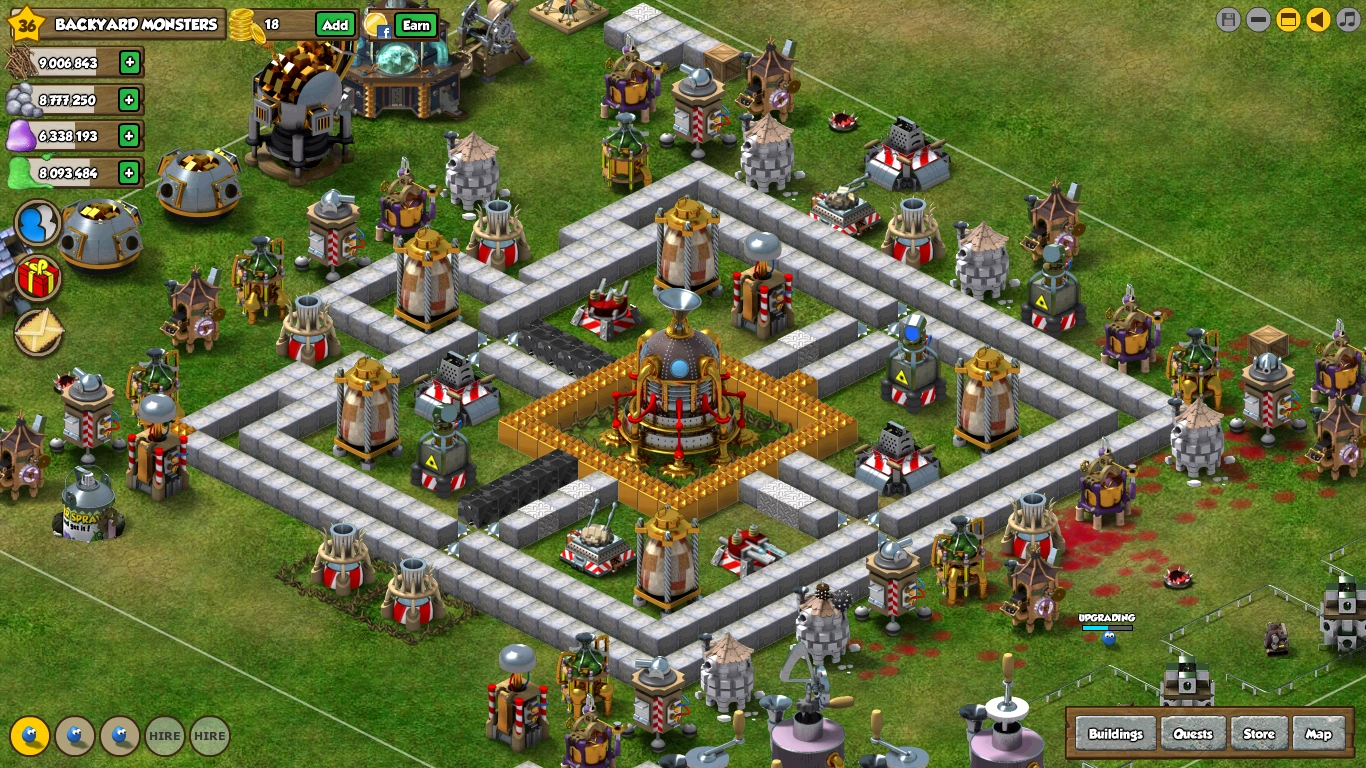This screenshot has width=1366, height=768.
Task: Select the yellow highlighted worker icon
Action: click(x=30, y=736)
